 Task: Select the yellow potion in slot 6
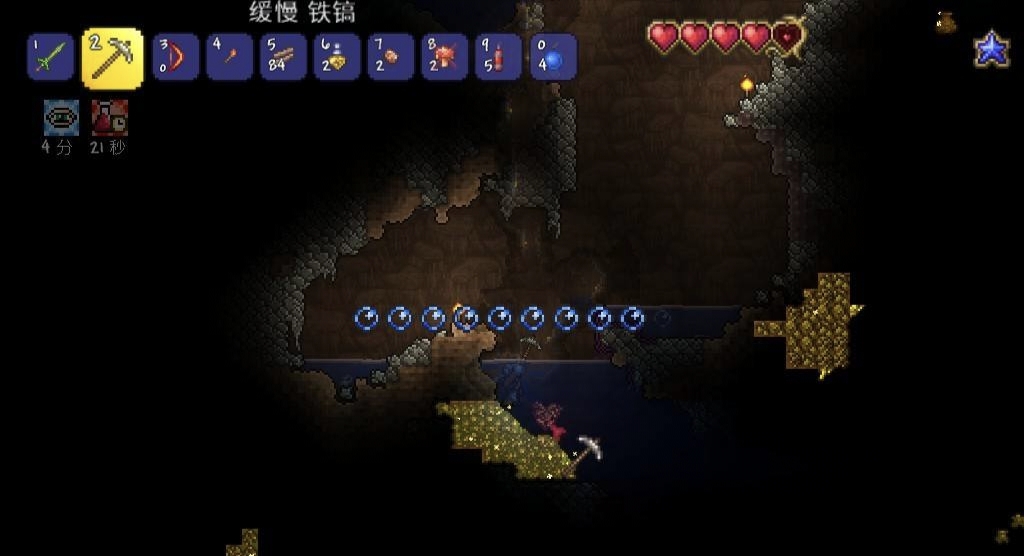[x=337, y=57]
